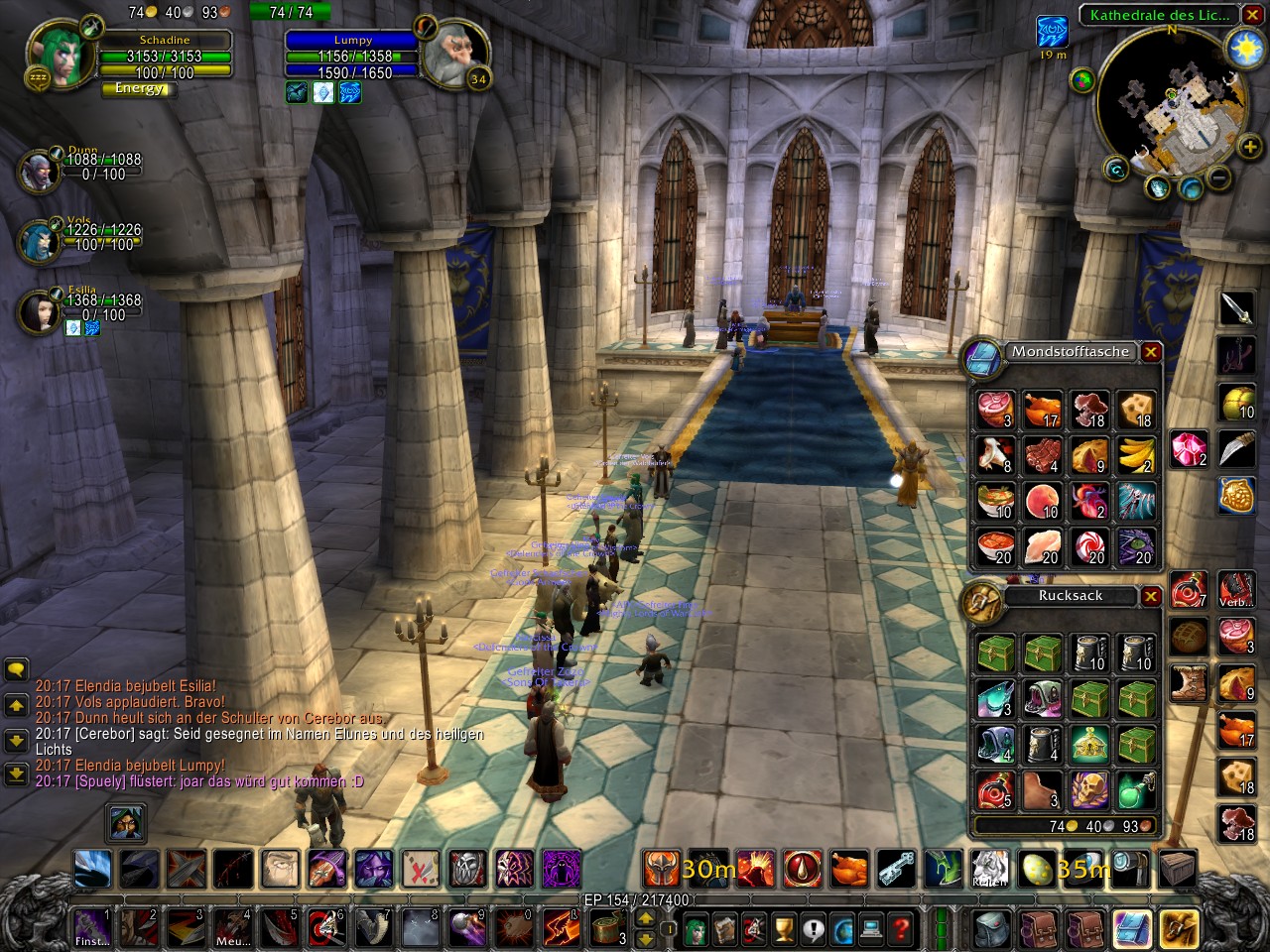
Task: Open the spellbook icon in the micro menu
Action: coord(726,927)
